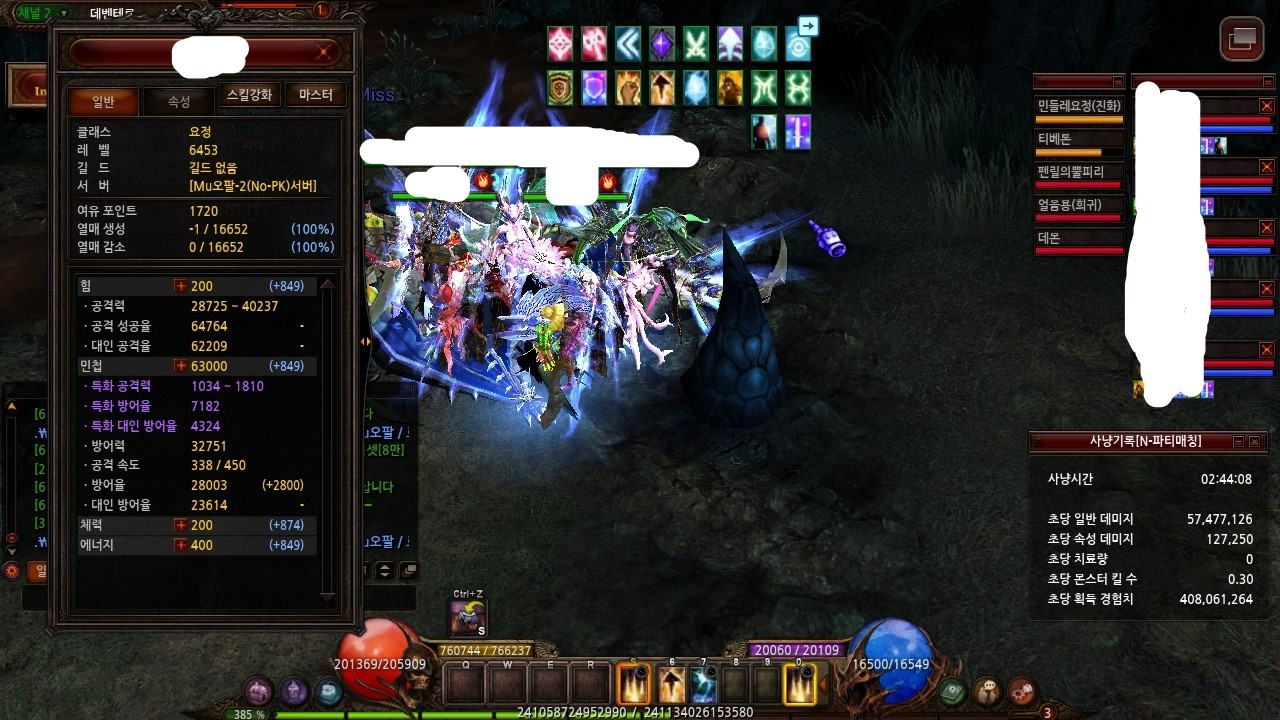Image resolution: width=1280 pixels, height=720 pixels.
Task: Click the Ctrl+Z helmet pet icon
Action: [468, 618]
